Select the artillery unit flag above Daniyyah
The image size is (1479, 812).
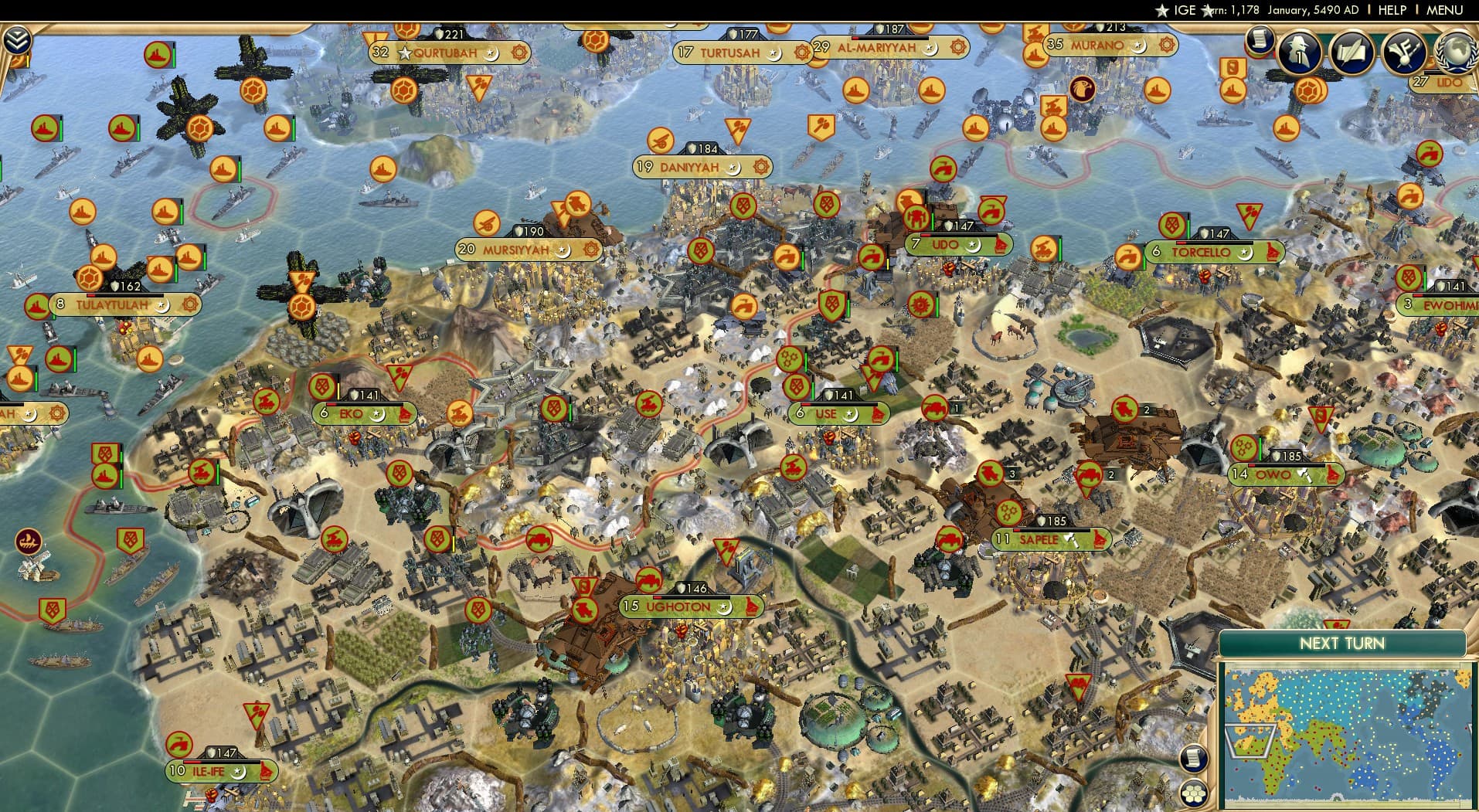(x=661, y=141)
